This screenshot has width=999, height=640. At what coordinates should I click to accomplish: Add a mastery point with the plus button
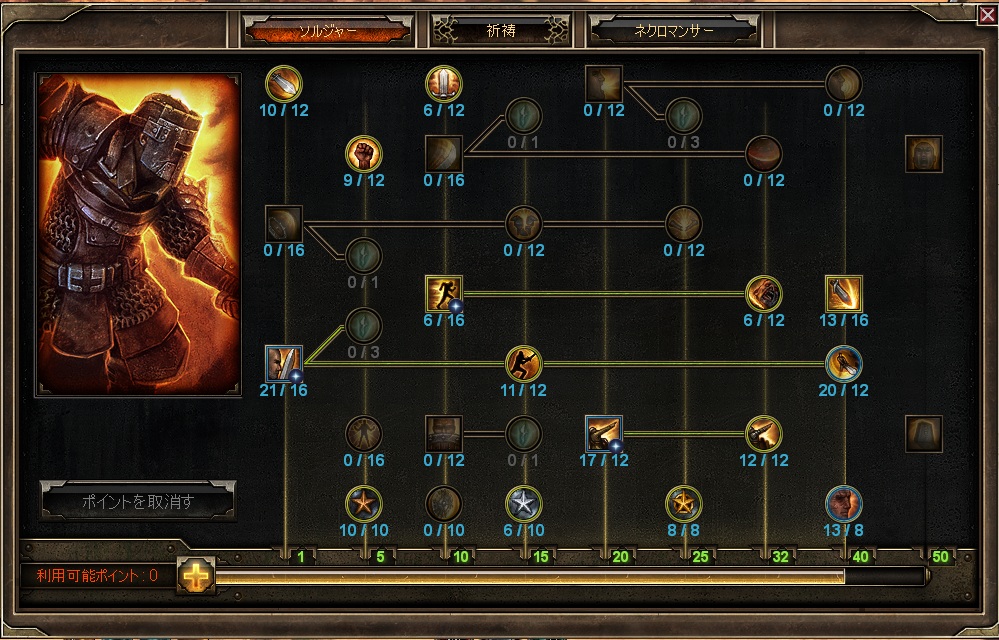195,576
